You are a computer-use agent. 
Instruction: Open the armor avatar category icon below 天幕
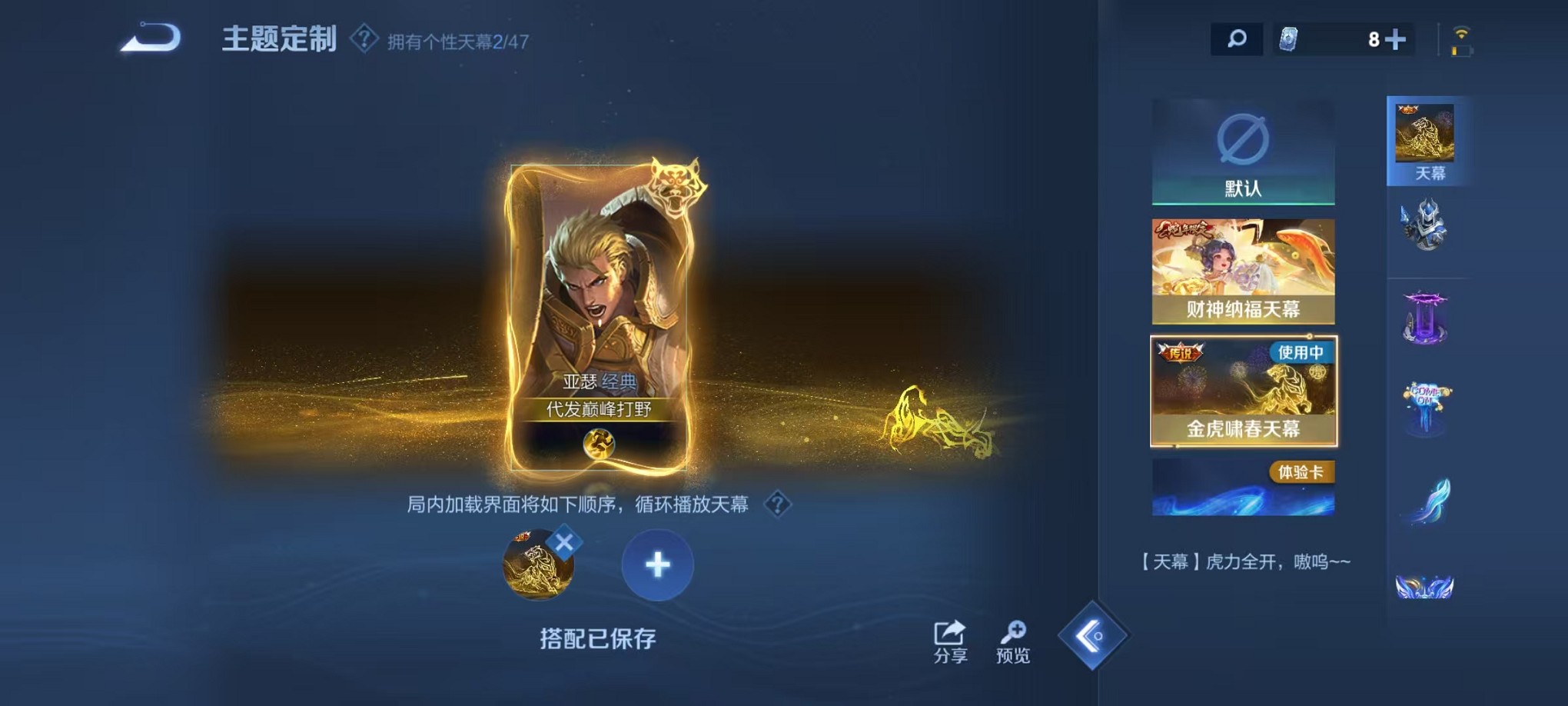[x=1426, y=227]
